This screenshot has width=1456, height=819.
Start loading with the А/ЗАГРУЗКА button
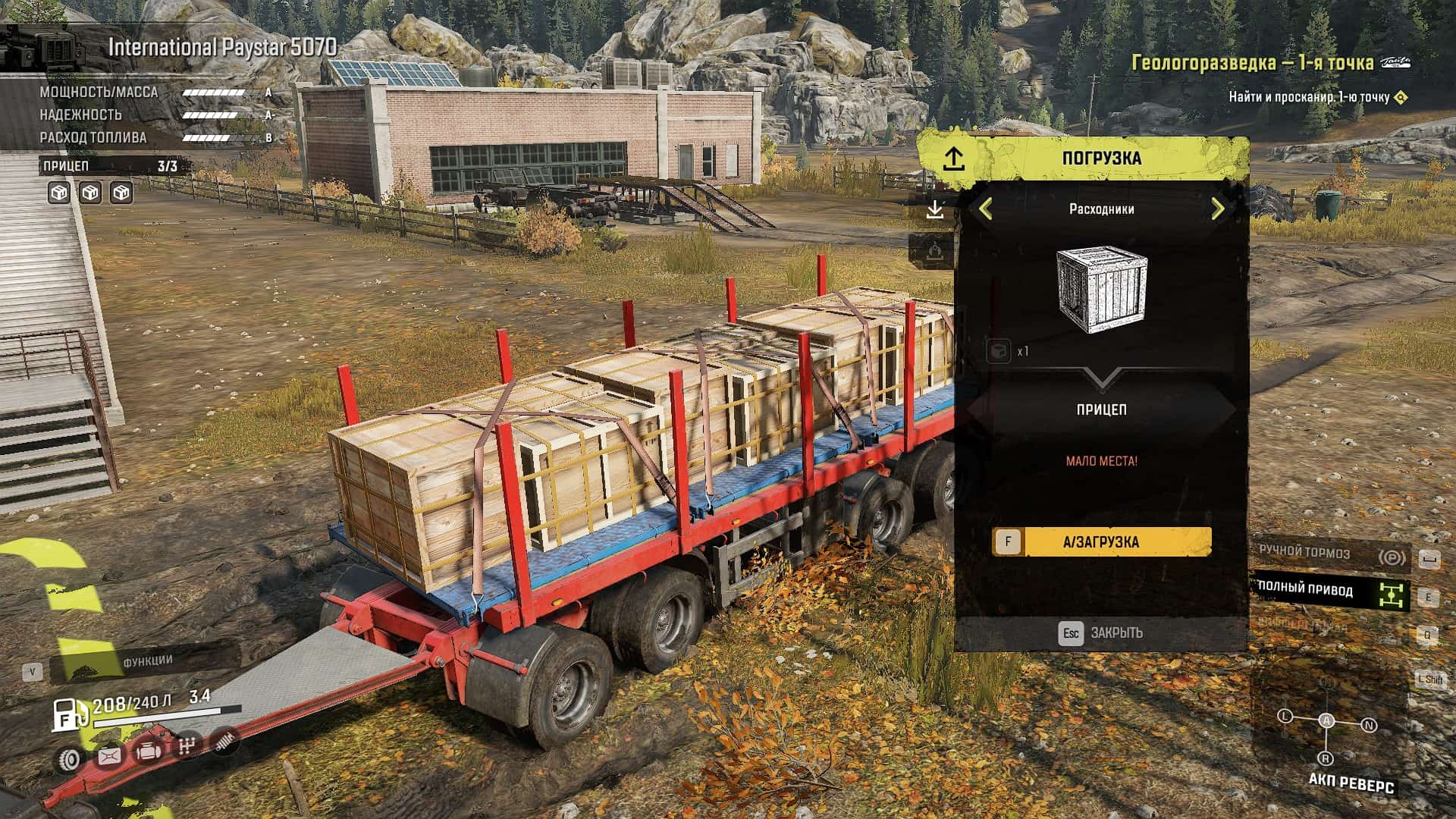(x=1101, y=542)
